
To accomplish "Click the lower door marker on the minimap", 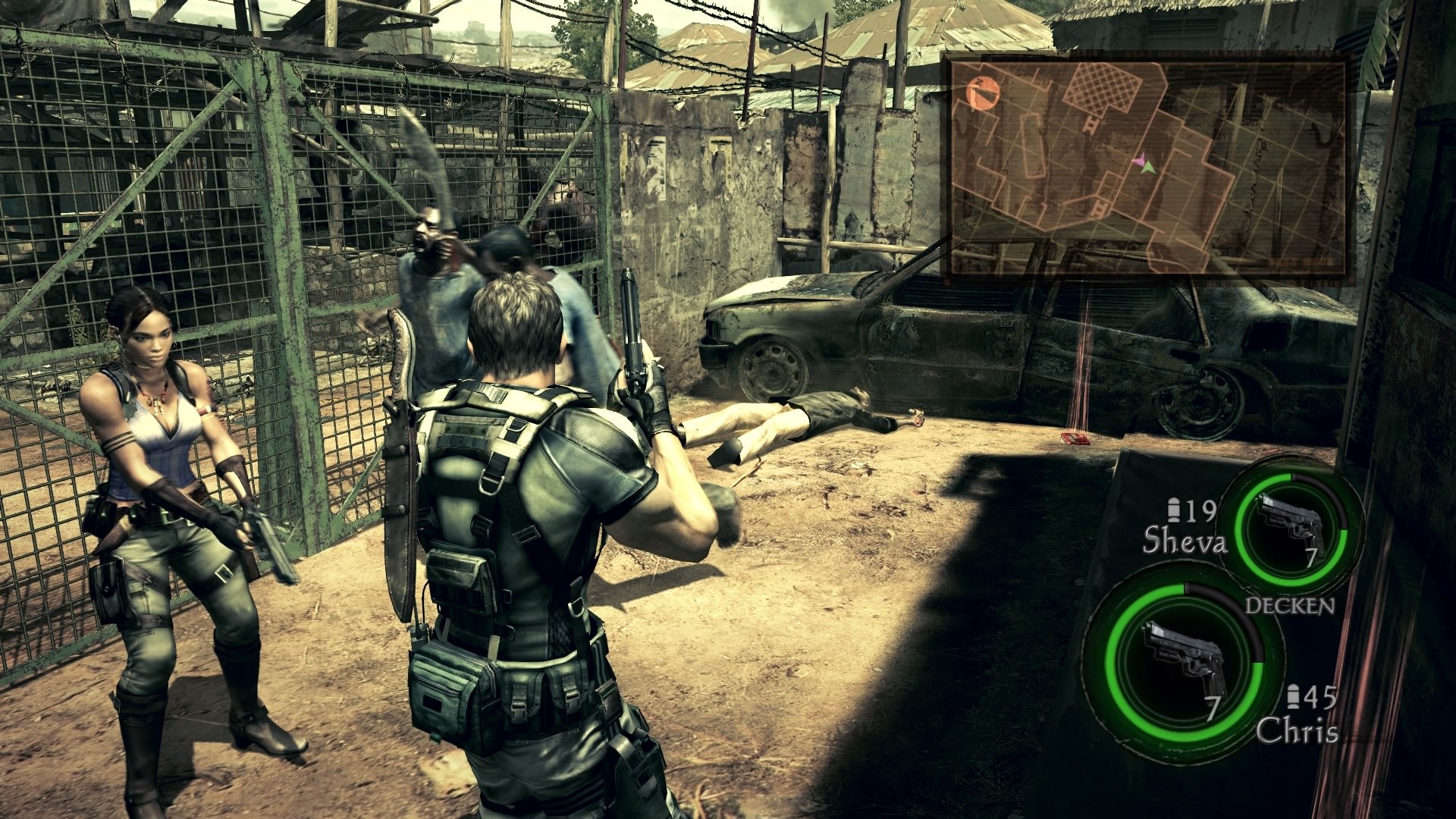I will pyautogui.click(x=1099, y=210).
